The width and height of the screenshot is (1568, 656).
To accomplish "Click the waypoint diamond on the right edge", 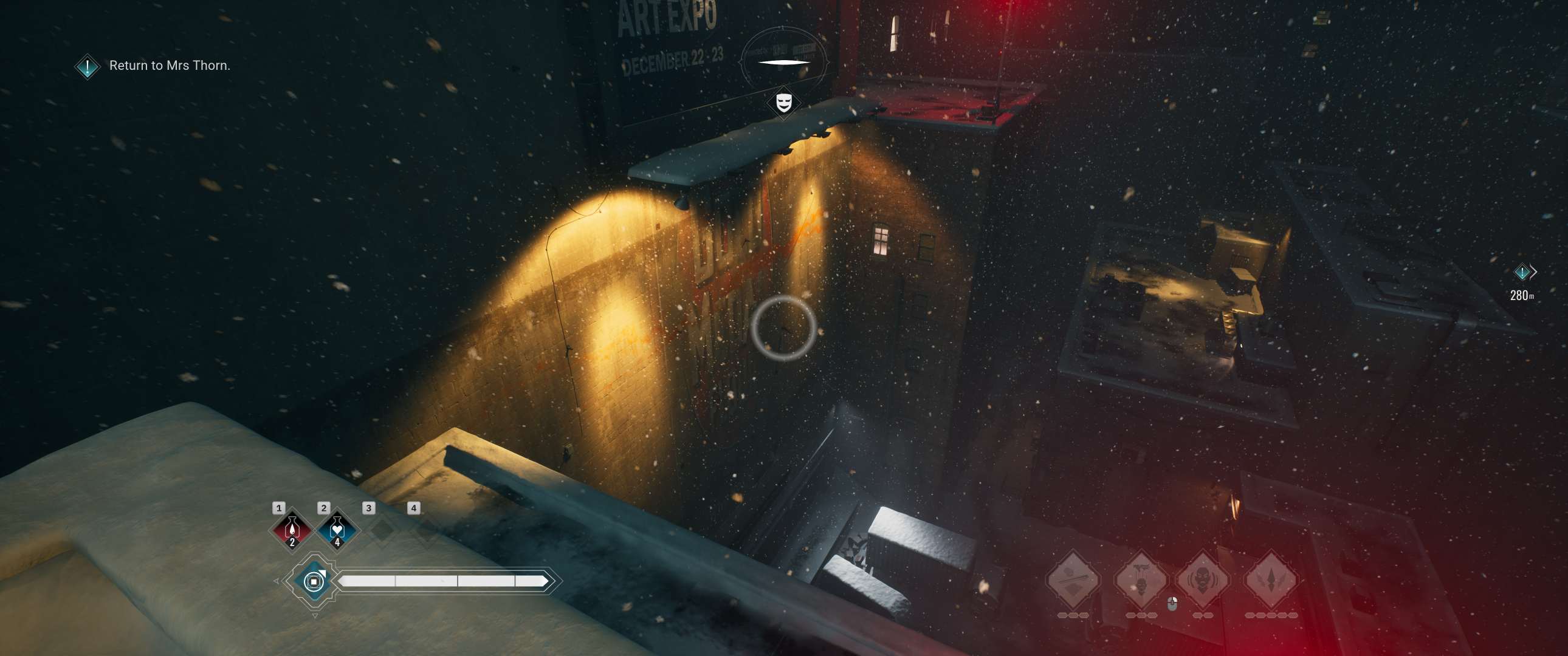I will pyautogui.click(x=1523, y=272).
